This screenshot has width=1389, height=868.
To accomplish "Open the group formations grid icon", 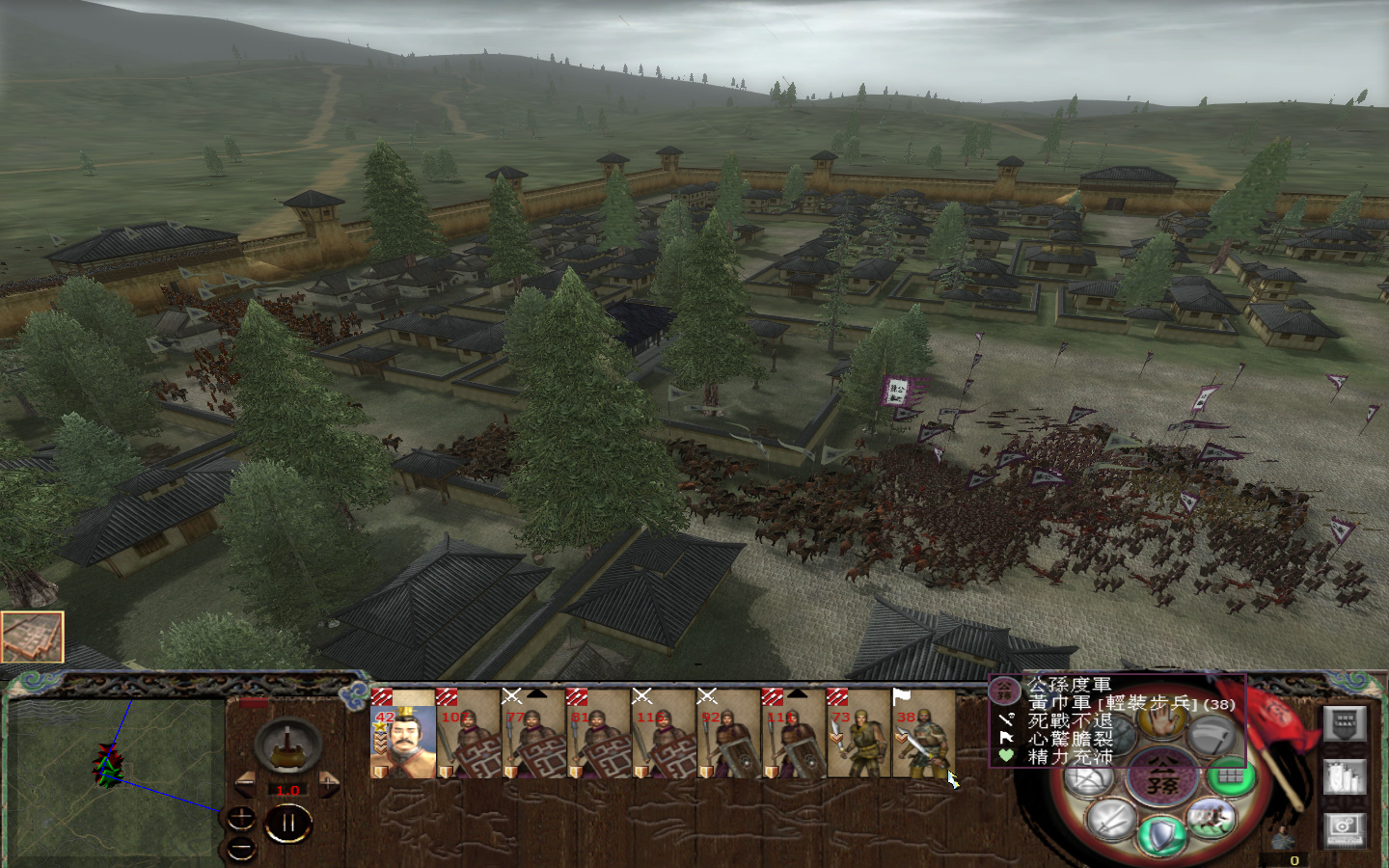I will 1230,777.
